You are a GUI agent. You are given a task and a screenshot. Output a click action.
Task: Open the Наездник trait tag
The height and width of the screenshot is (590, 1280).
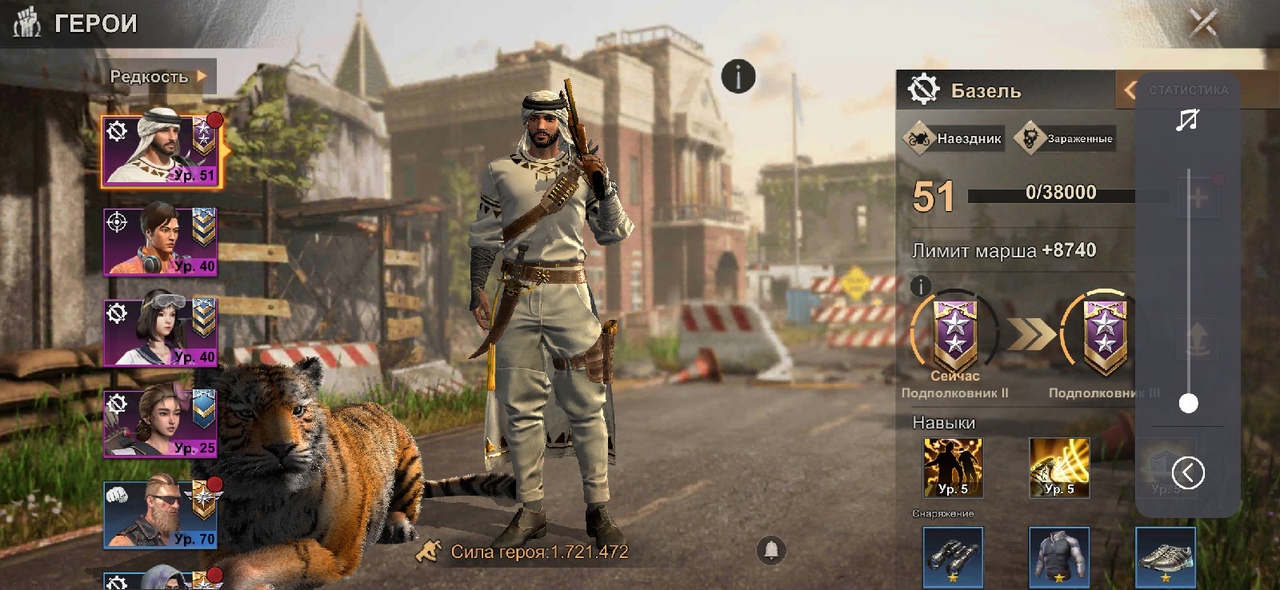[x=954, y=139]
